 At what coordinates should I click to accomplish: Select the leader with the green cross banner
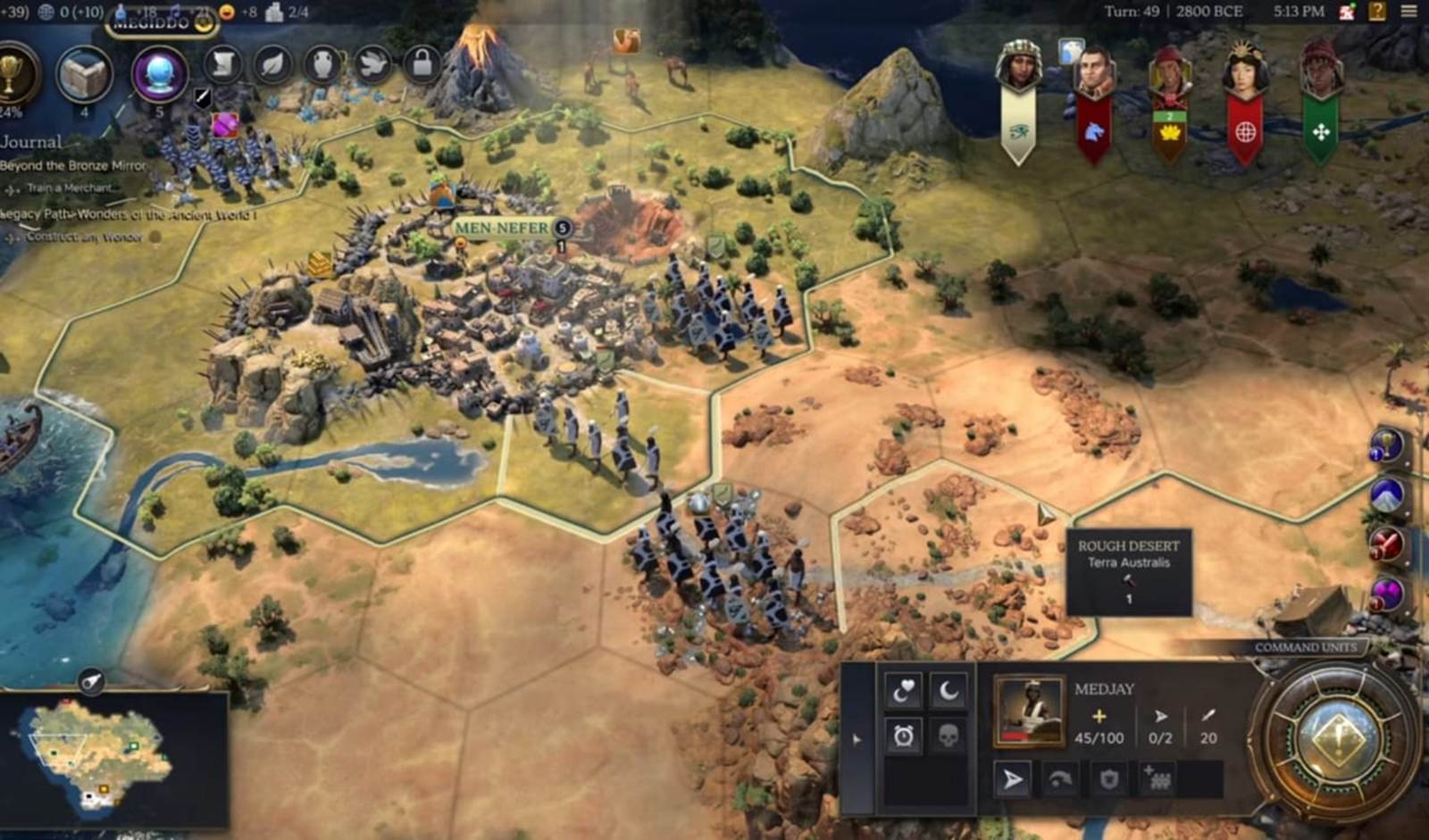pos(1321,71)
